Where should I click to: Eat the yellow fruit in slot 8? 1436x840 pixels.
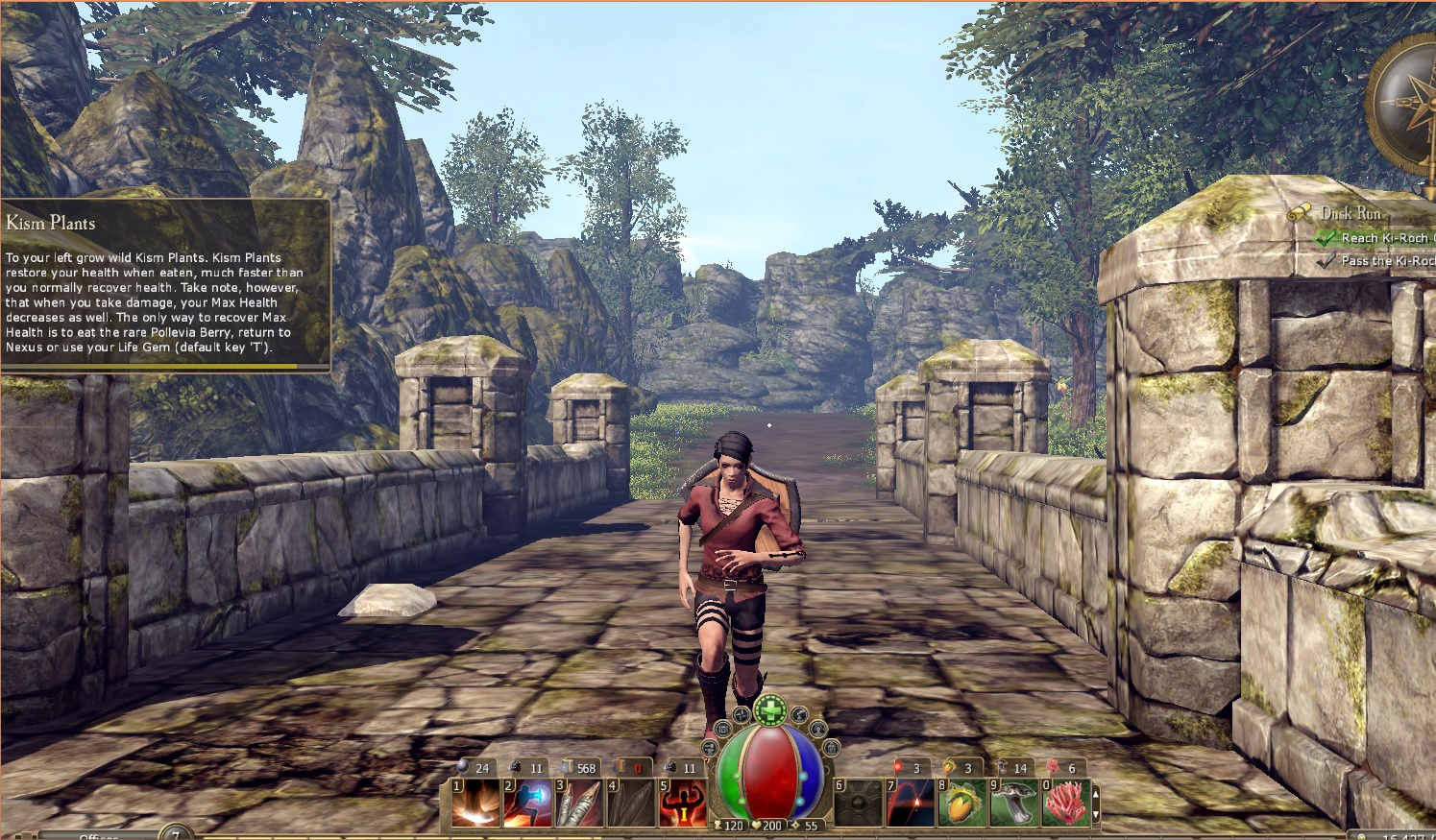[x=962, y=803]
